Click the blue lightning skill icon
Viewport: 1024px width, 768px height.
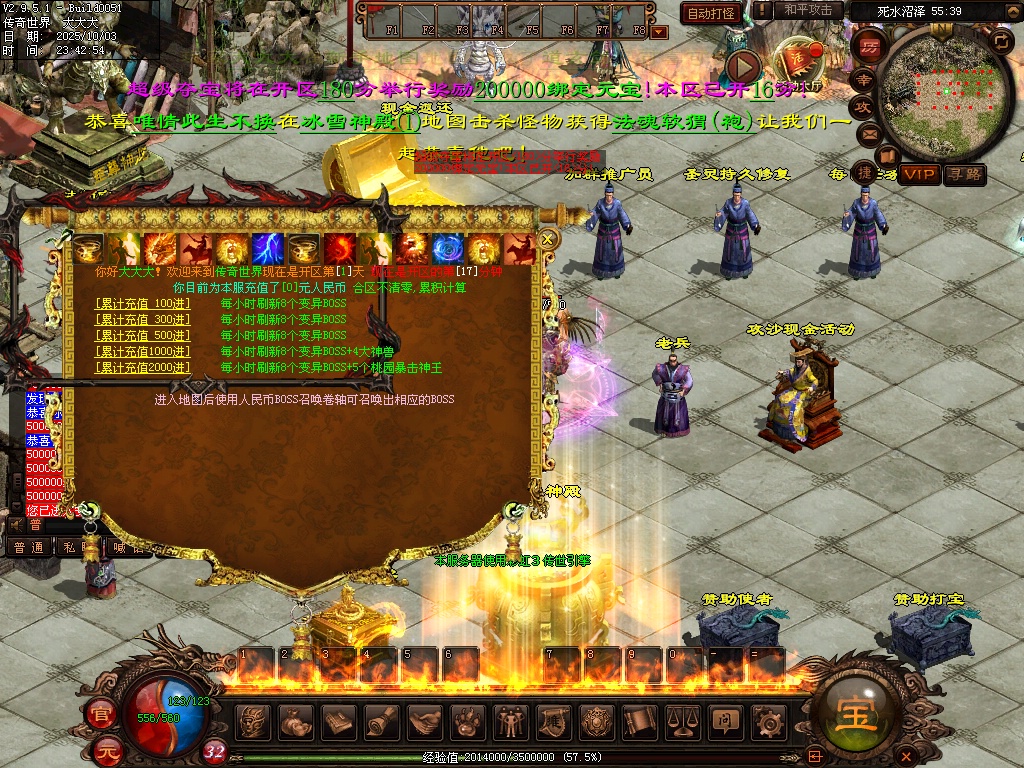[266, 248]
